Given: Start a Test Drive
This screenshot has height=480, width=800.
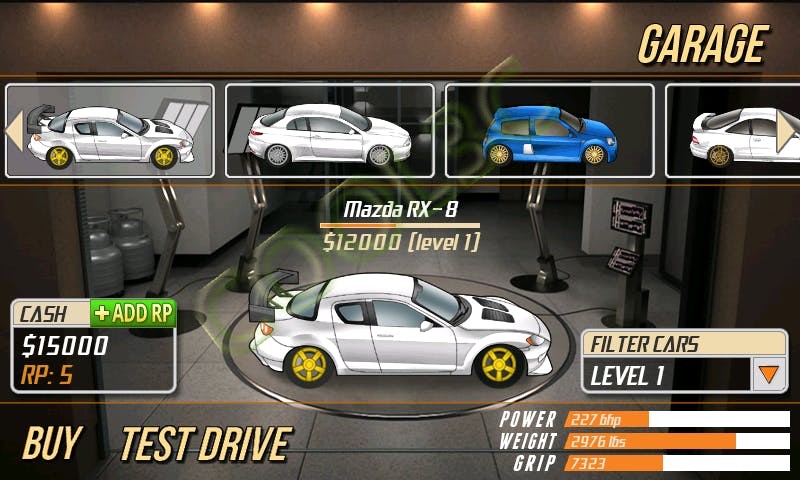Looking at the screenshot, I should coord(205,443).
